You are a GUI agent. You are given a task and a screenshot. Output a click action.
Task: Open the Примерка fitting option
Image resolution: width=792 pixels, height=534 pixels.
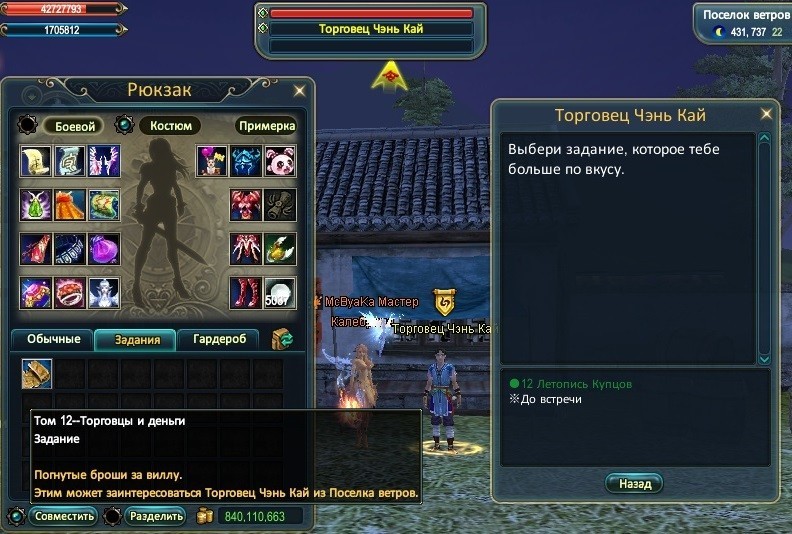[x=267, y=126]
